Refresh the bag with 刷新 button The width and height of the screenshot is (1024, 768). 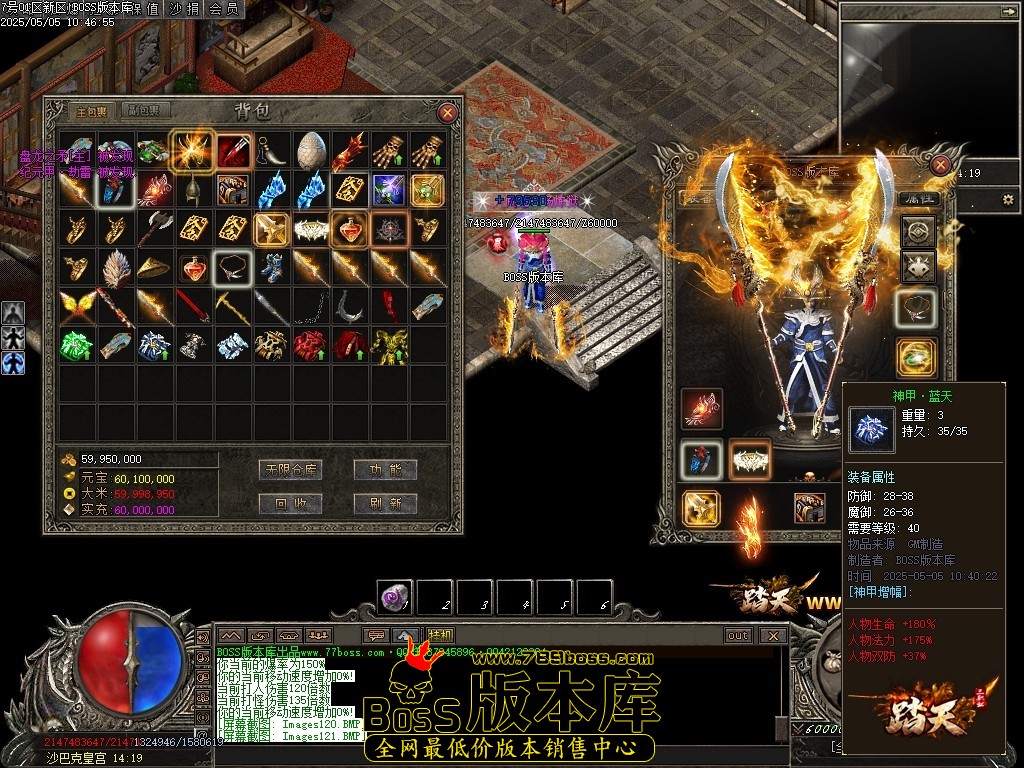(x=384, y=503)
